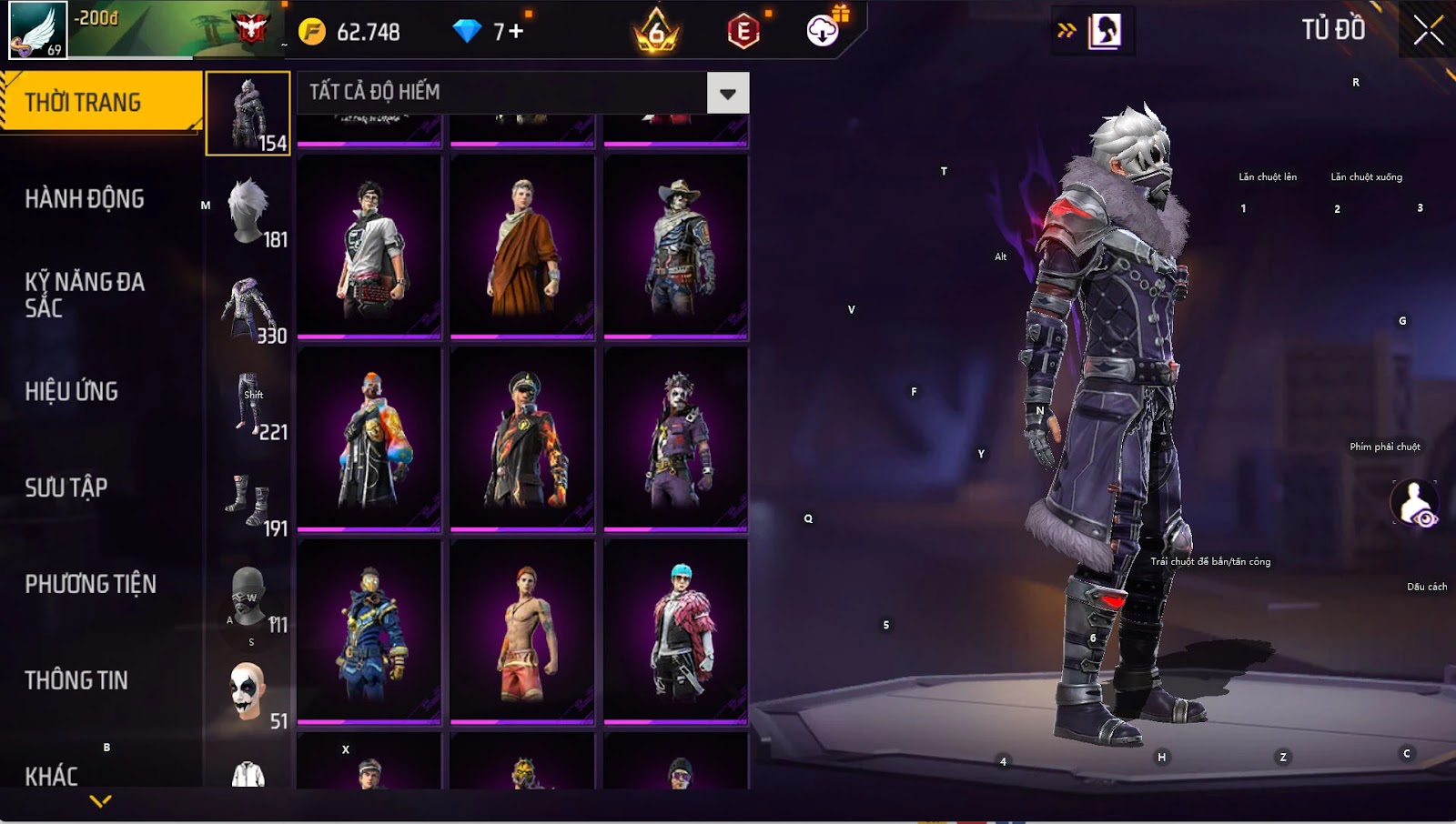1456x824 pixels.
Task: Equip the pink fur jacket outfit
Action: pyautogui.click(x=676, y=631)
